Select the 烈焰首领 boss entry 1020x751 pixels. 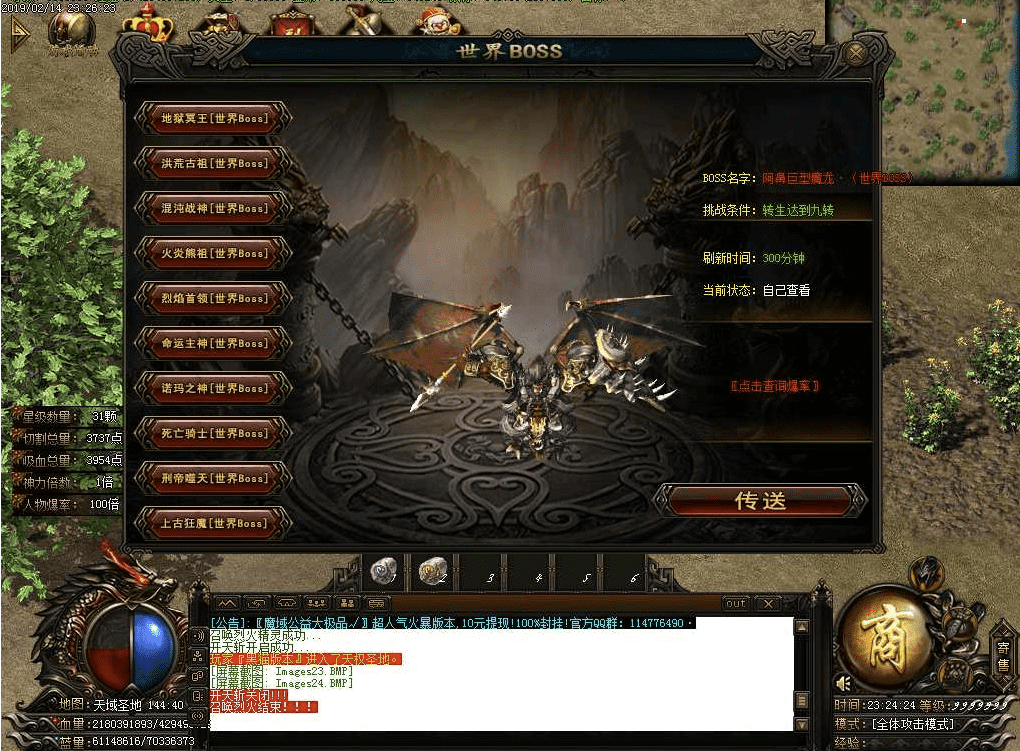click(x=214, y=298)
